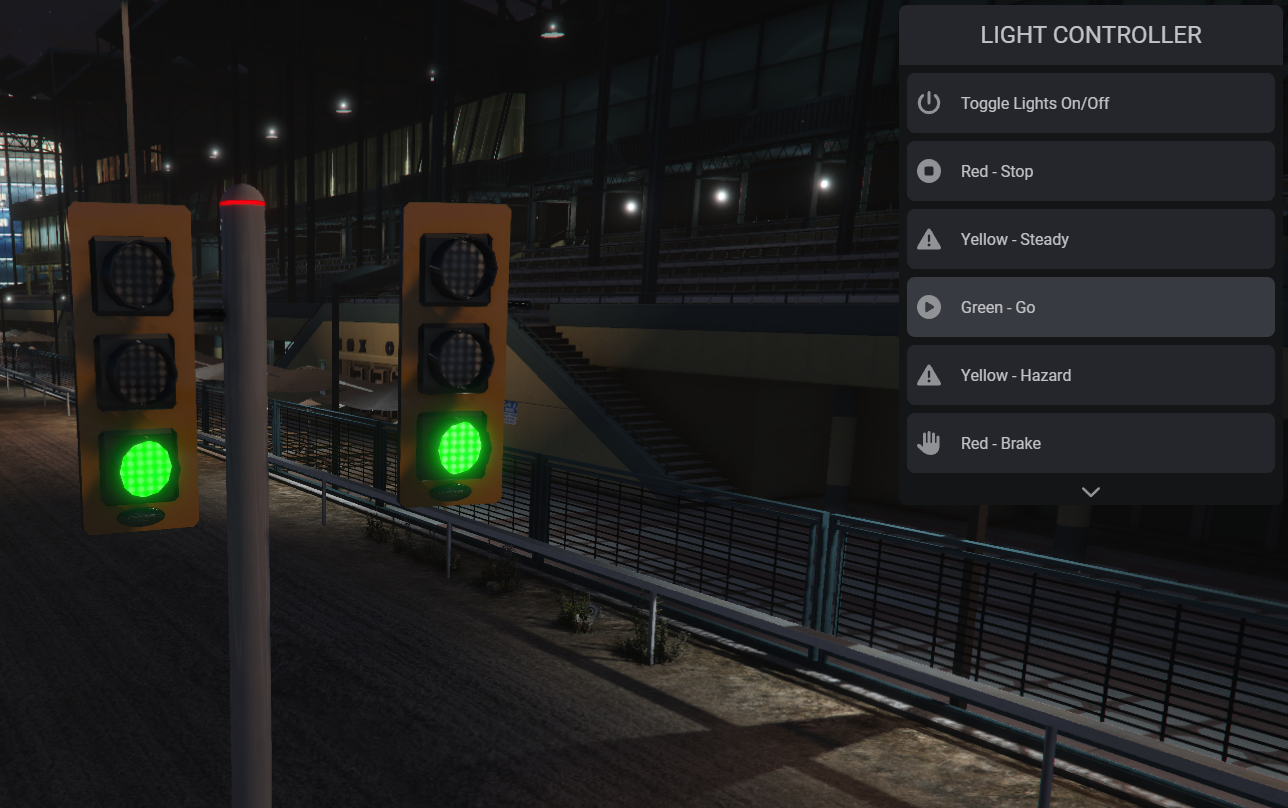Toggle the lights on or off

1090,103
